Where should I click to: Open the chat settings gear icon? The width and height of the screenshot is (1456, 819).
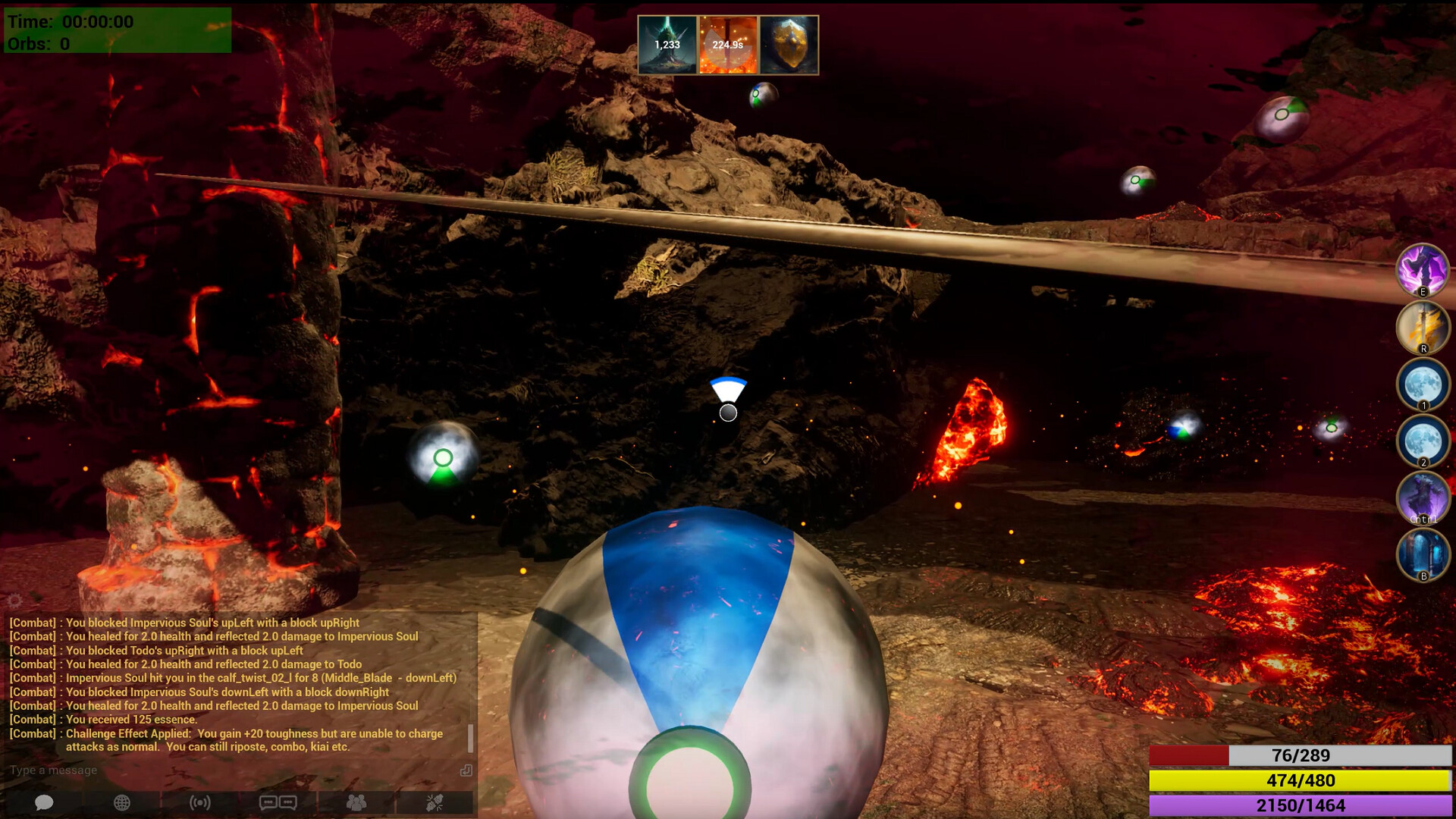[x=14, y=600]
